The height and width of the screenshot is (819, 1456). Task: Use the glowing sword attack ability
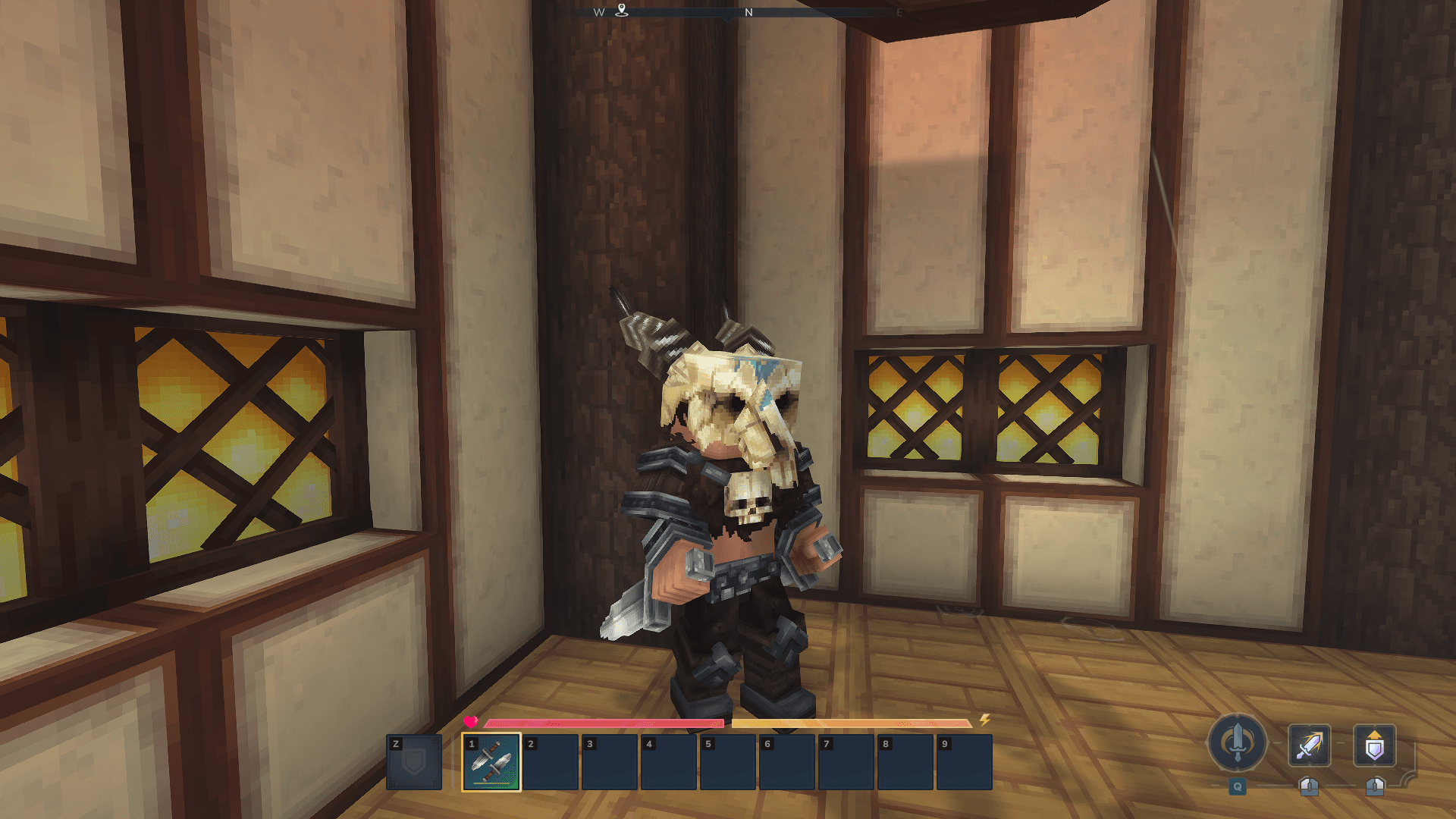(1309, 745)
